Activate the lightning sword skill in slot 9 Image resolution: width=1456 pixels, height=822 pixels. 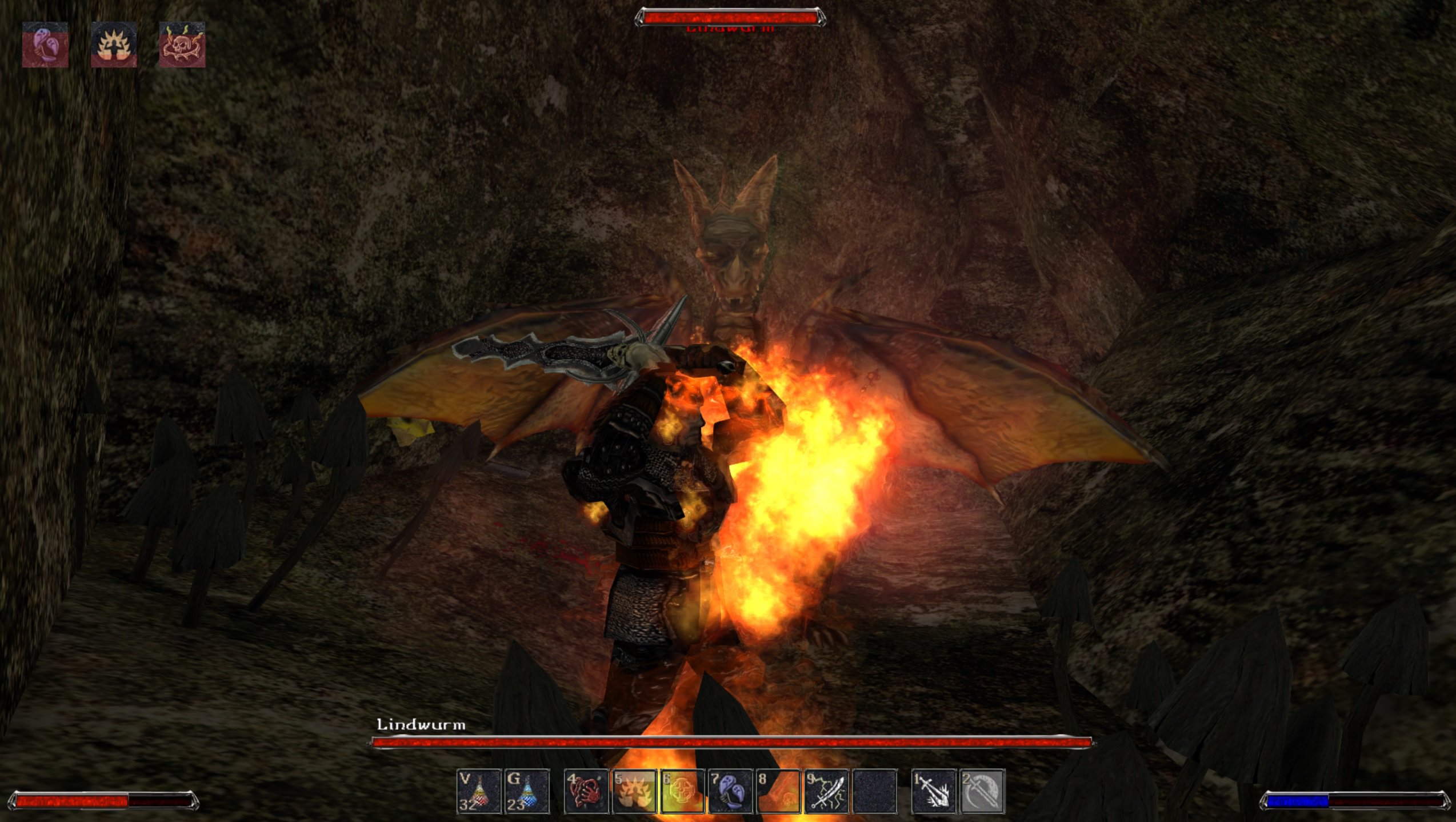[x=826, y=791]
